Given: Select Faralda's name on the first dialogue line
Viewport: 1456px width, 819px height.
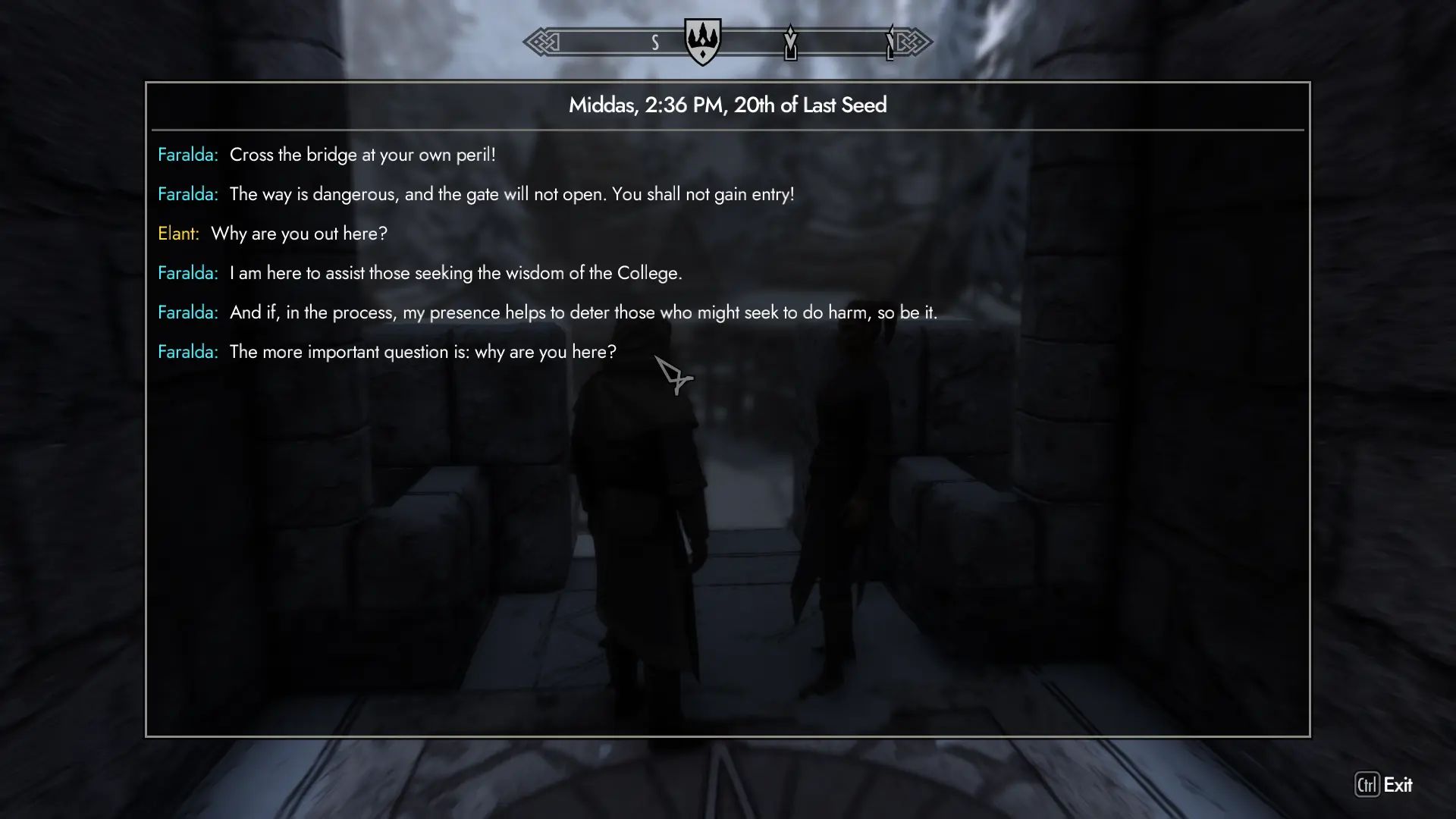Looking at the screenshot, I should 187,154.
